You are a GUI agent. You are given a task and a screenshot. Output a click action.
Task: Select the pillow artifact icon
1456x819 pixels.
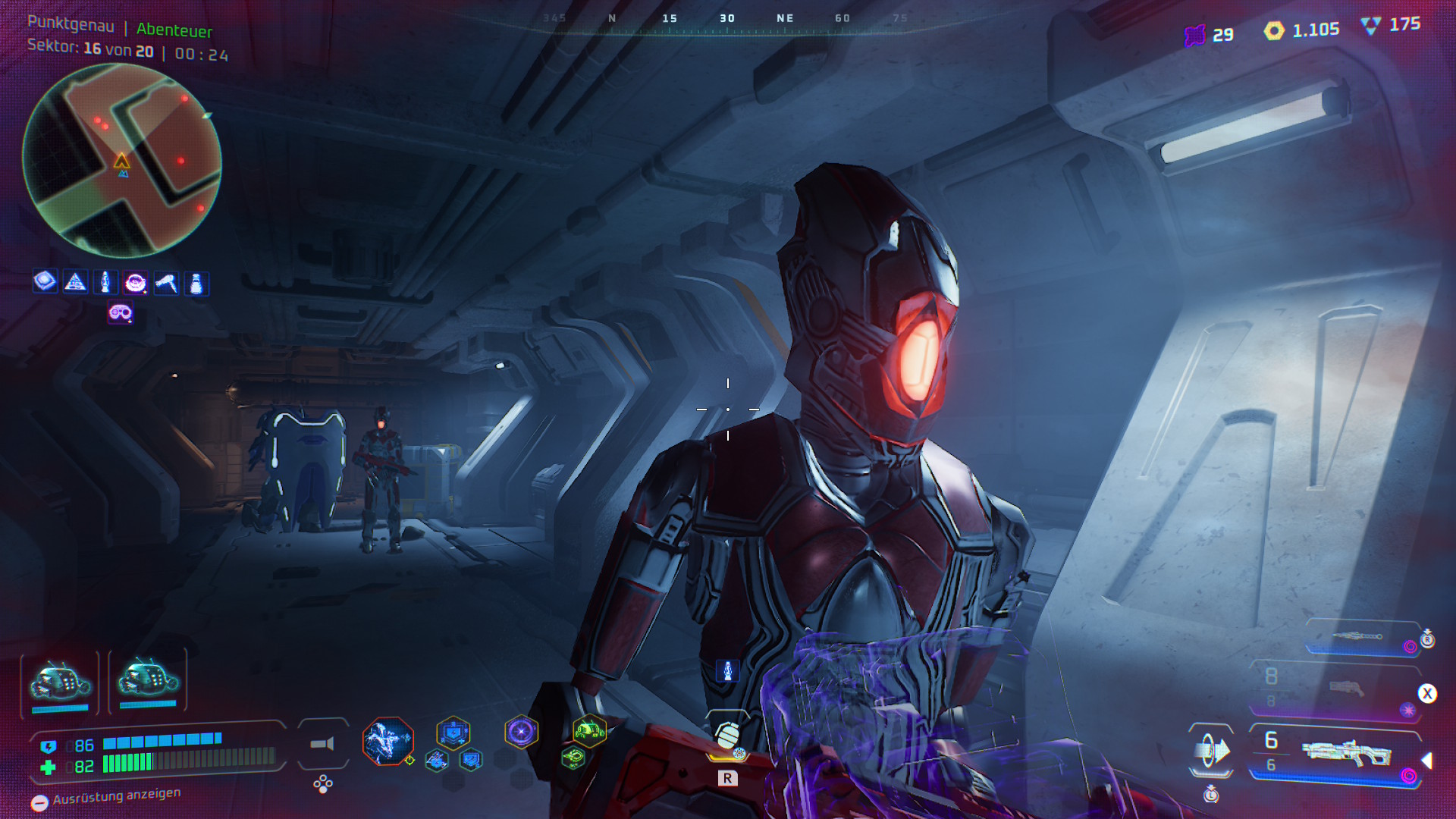(45, 281)
